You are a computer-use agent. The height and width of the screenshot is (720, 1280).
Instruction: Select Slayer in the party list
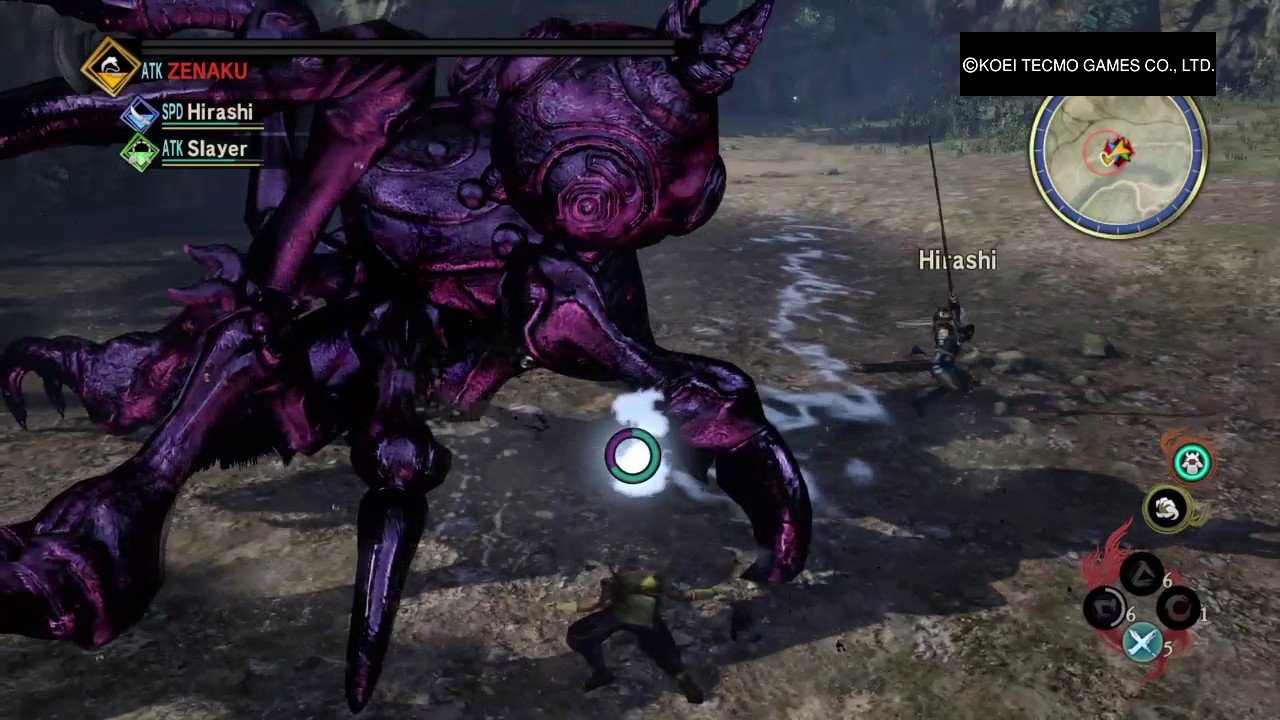[216, 149]
